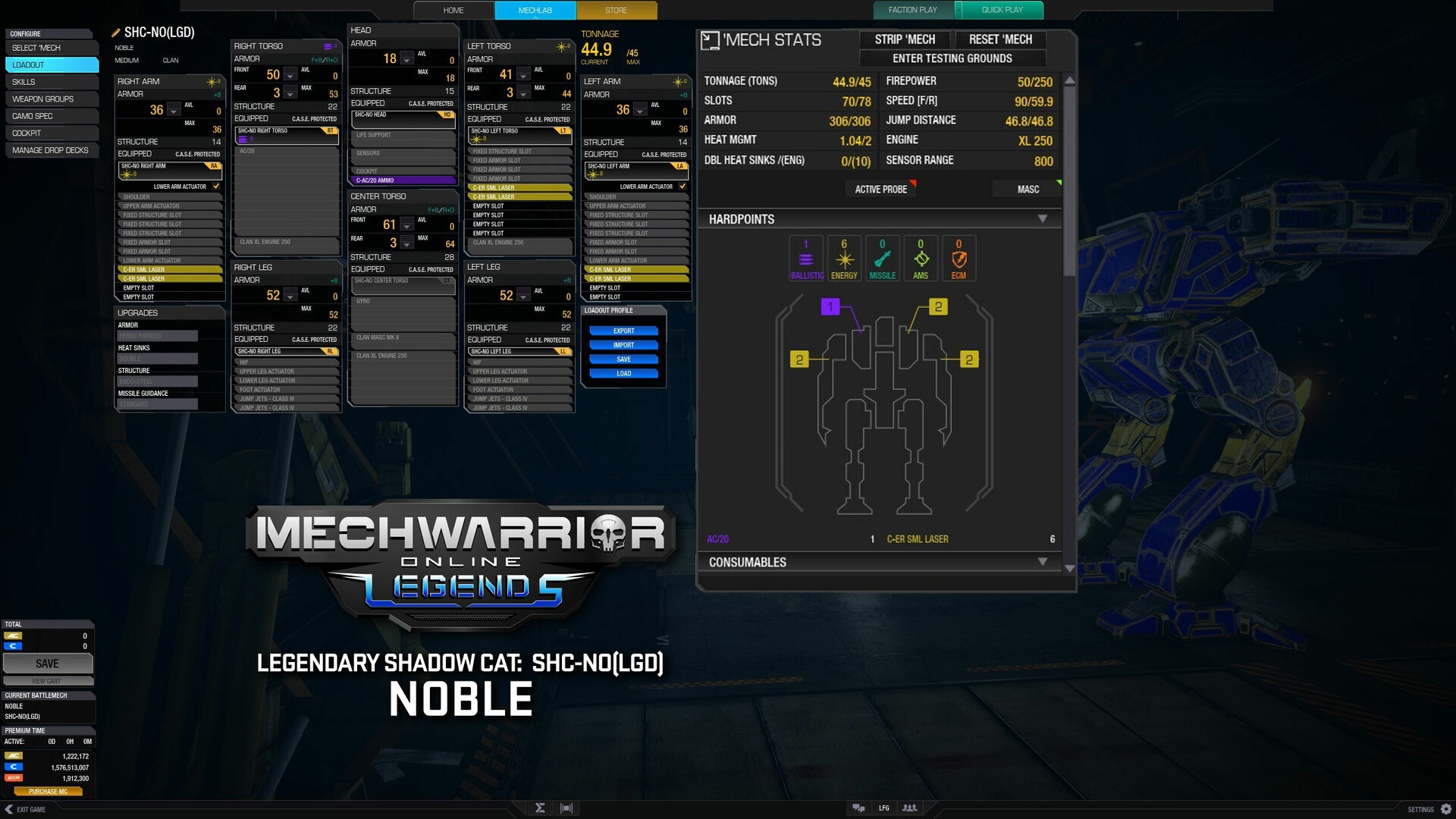Switch to the STORE tab

pyautogui.click(x=616, y=10)
